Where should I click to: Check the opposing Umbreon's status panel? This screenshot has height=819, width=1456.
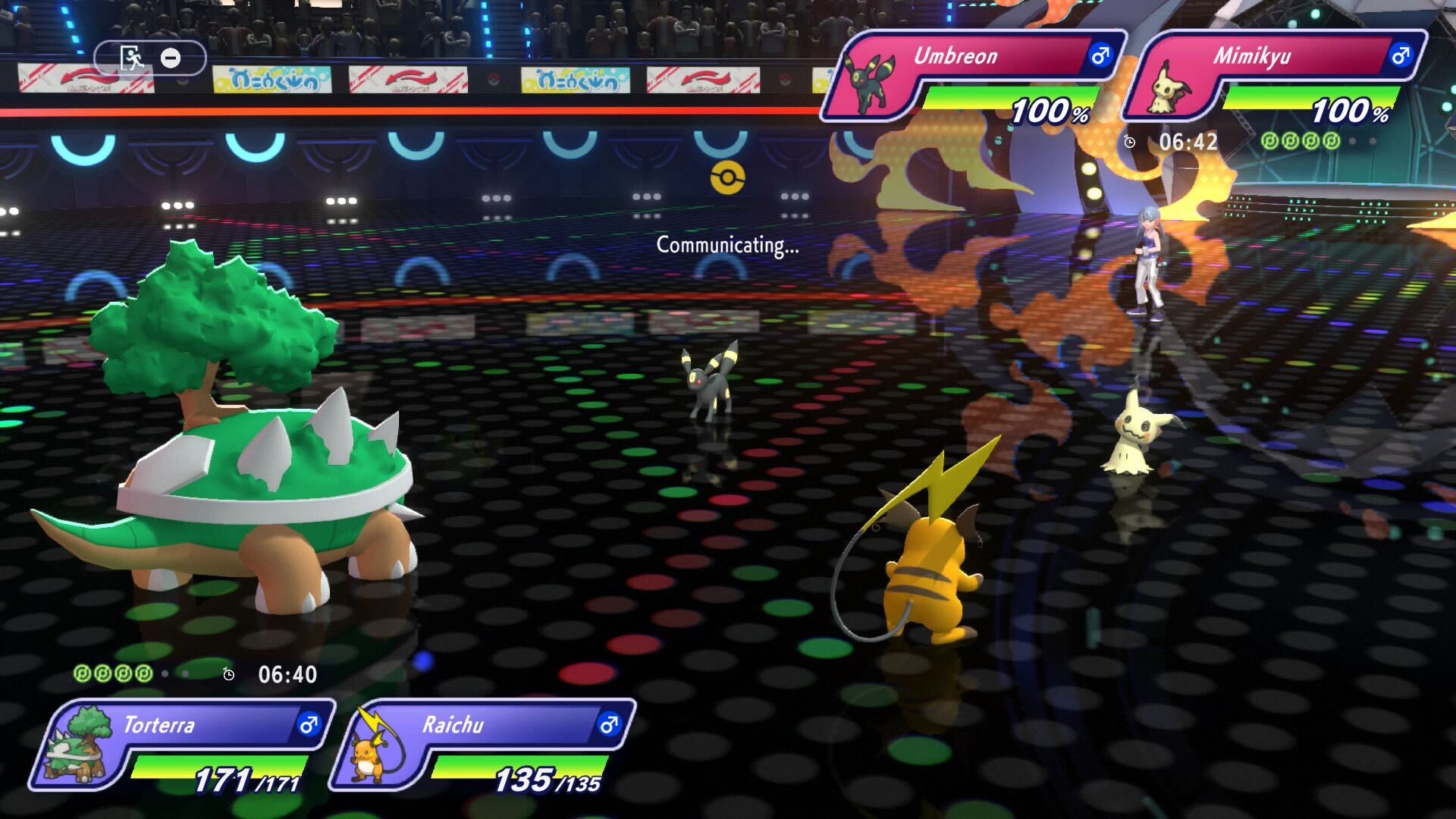[x=974, y=76]
